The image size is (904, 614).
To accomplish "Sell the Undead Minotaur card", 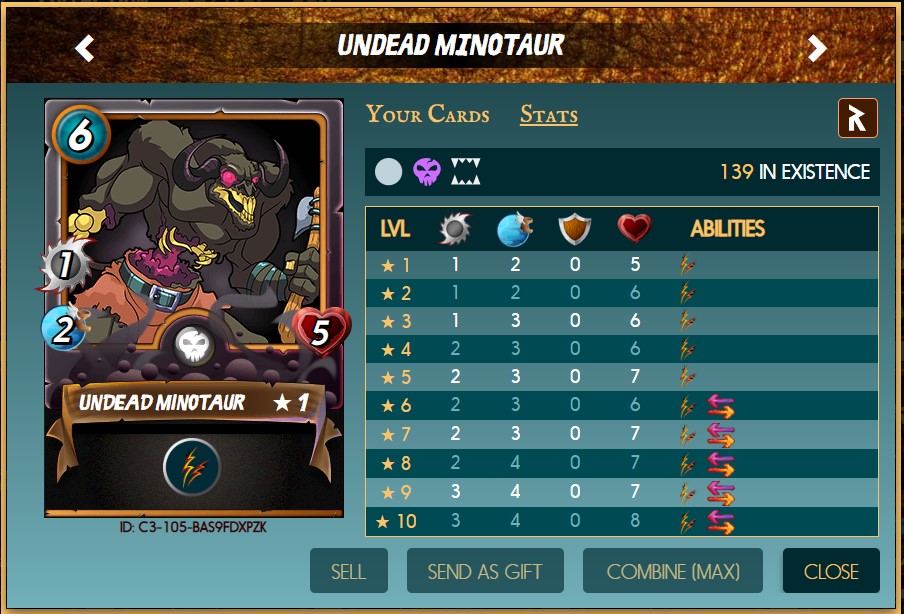I will 348,571.
